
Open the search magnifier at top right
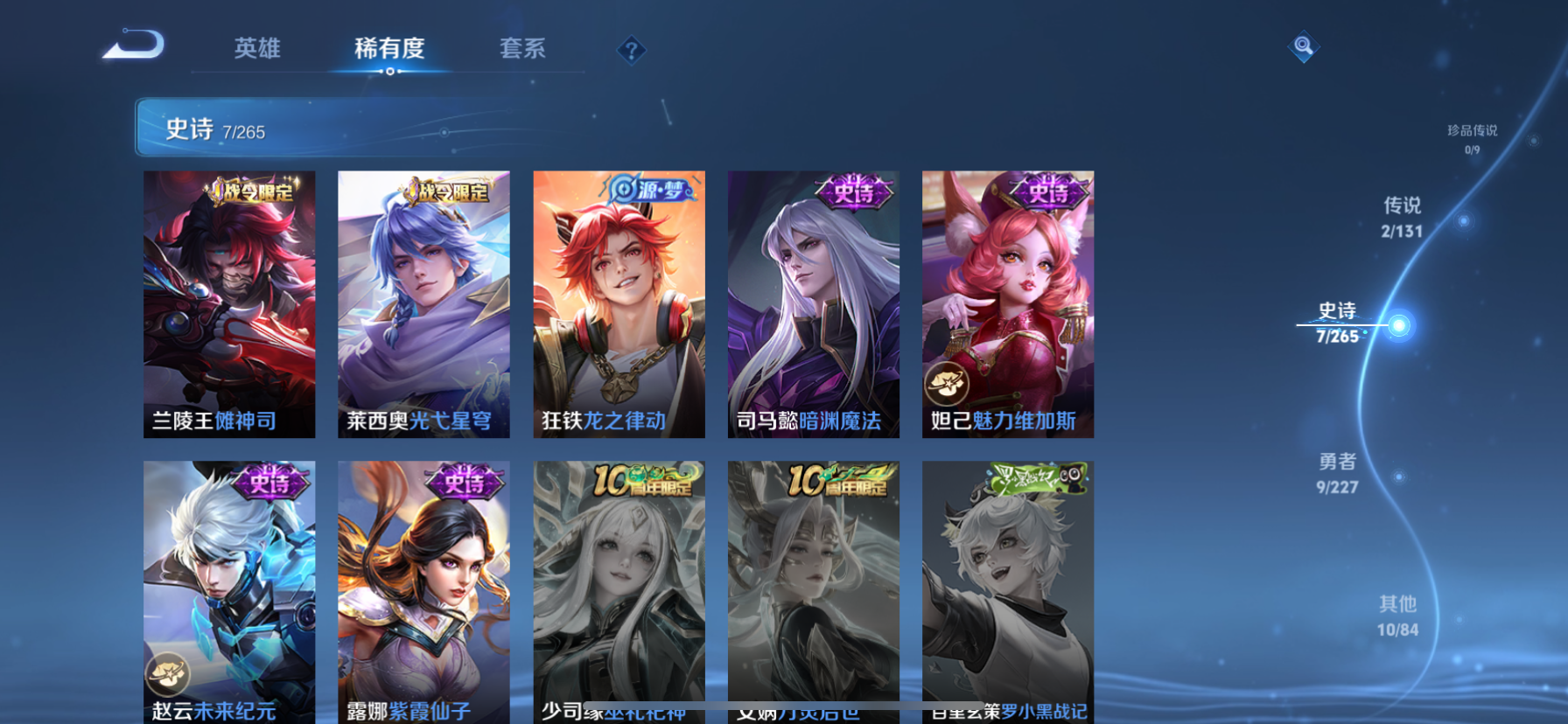tap(1303, 46)
